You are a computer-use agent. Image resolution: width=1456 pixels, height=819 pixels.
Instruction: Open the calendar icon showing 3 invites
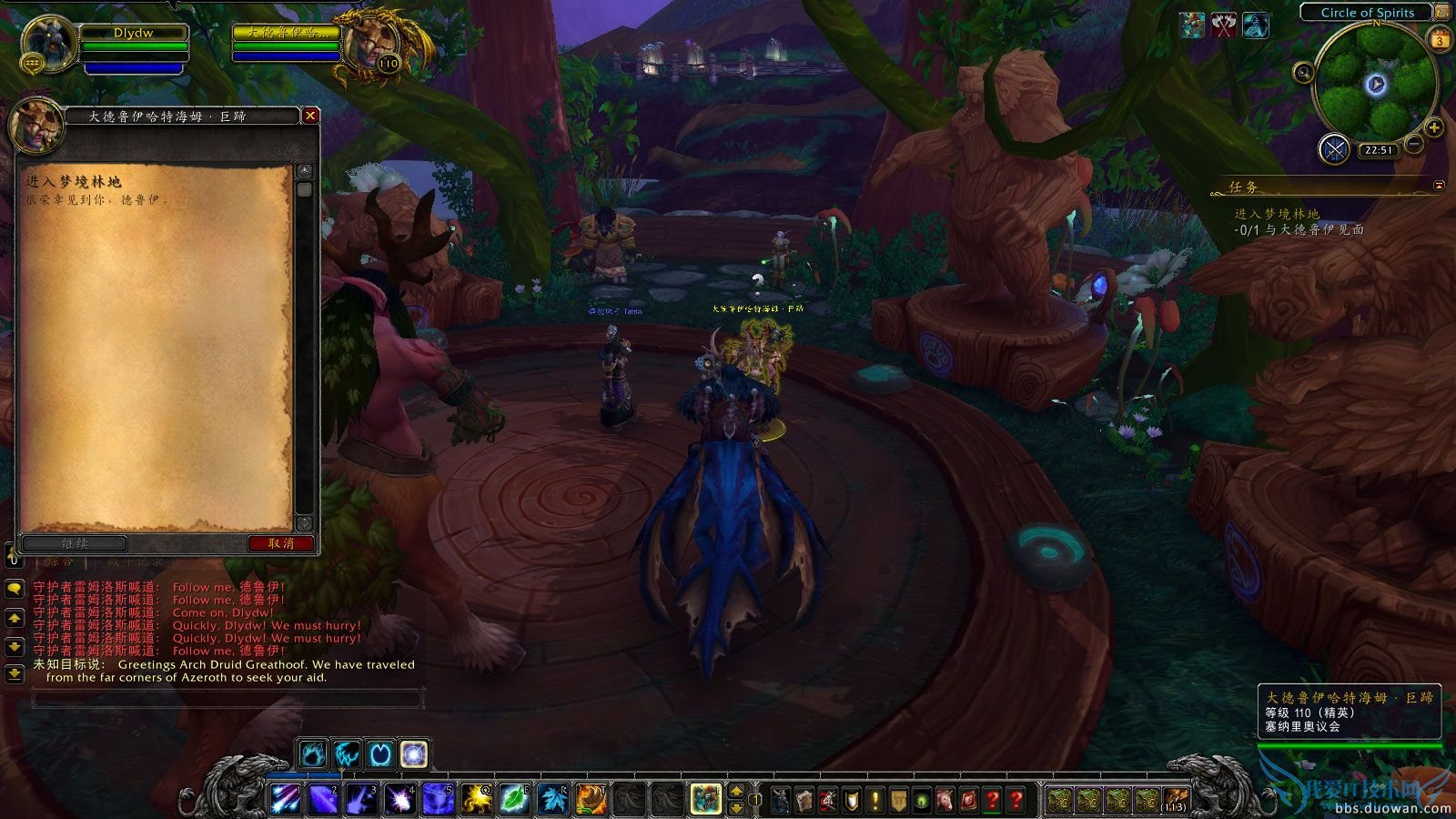pos(1440,40)
